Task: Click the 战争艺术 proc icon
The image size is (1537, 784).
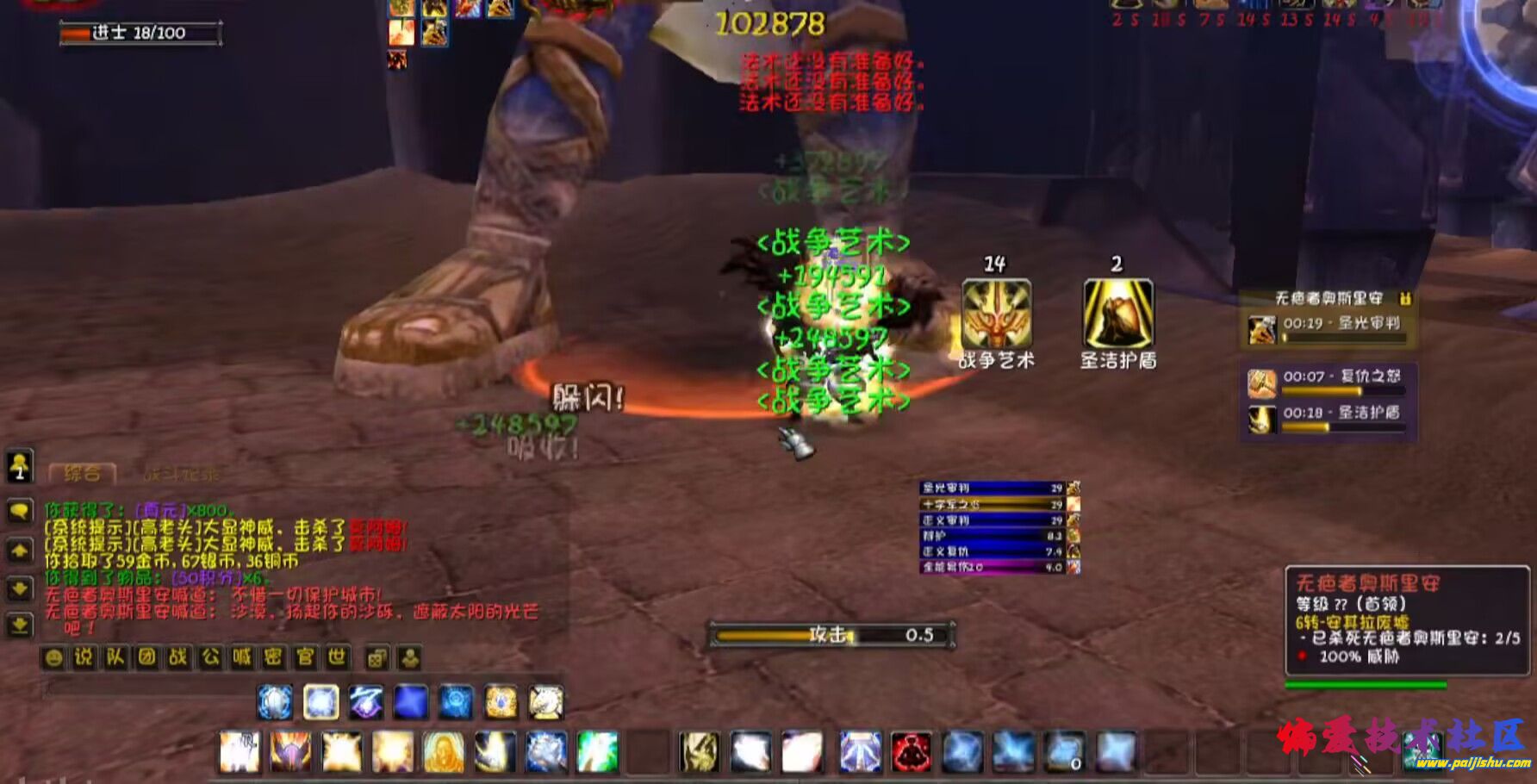Action: tap(996, 314)
